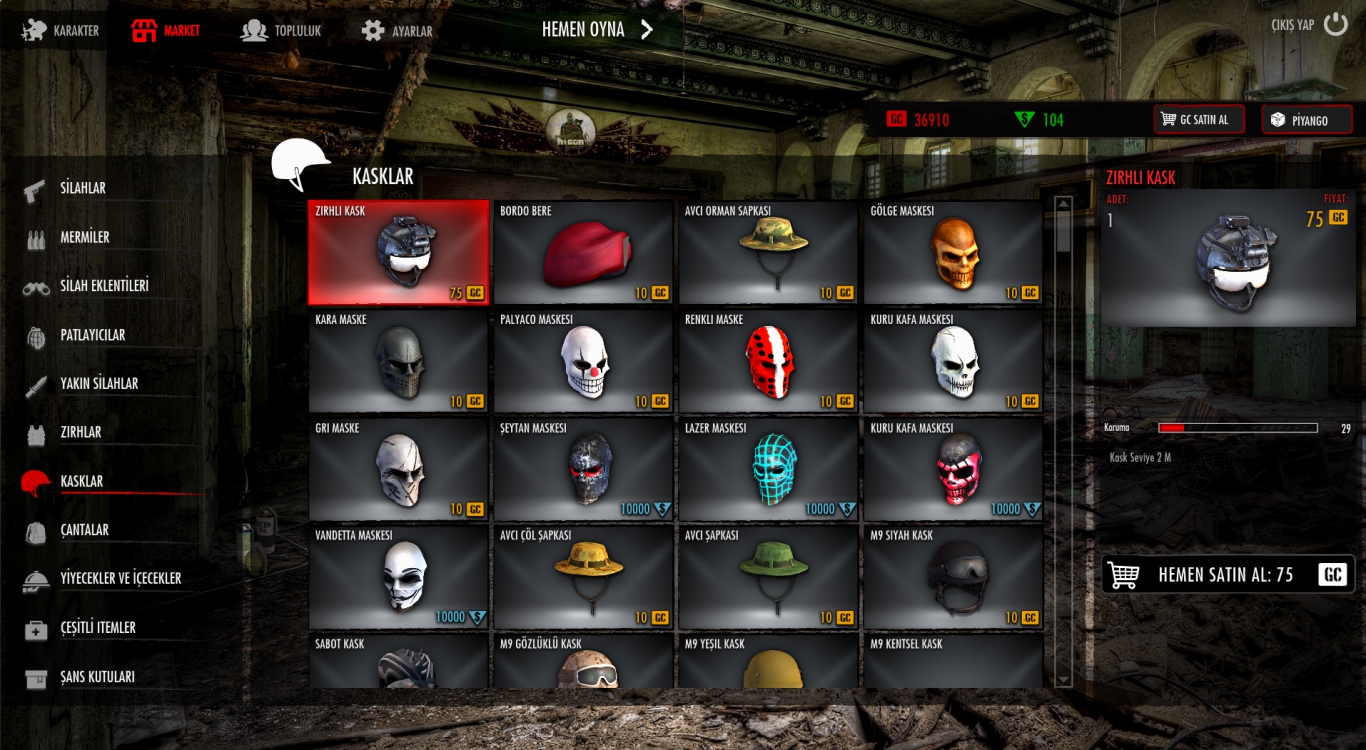Open the Şans Kutuları category

click(x=97, y=677)
